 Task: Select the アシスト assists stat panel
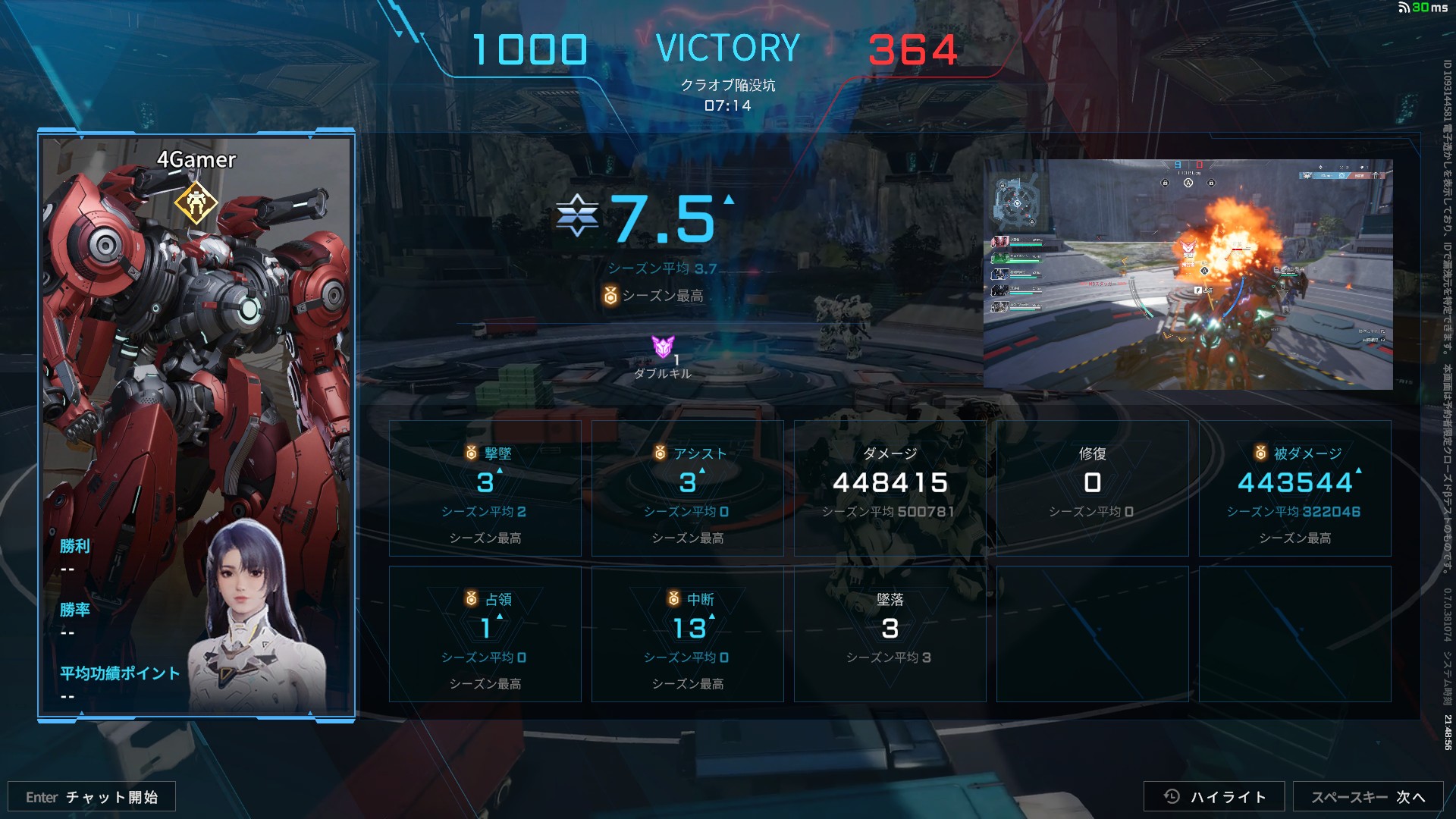click(687, 488)
